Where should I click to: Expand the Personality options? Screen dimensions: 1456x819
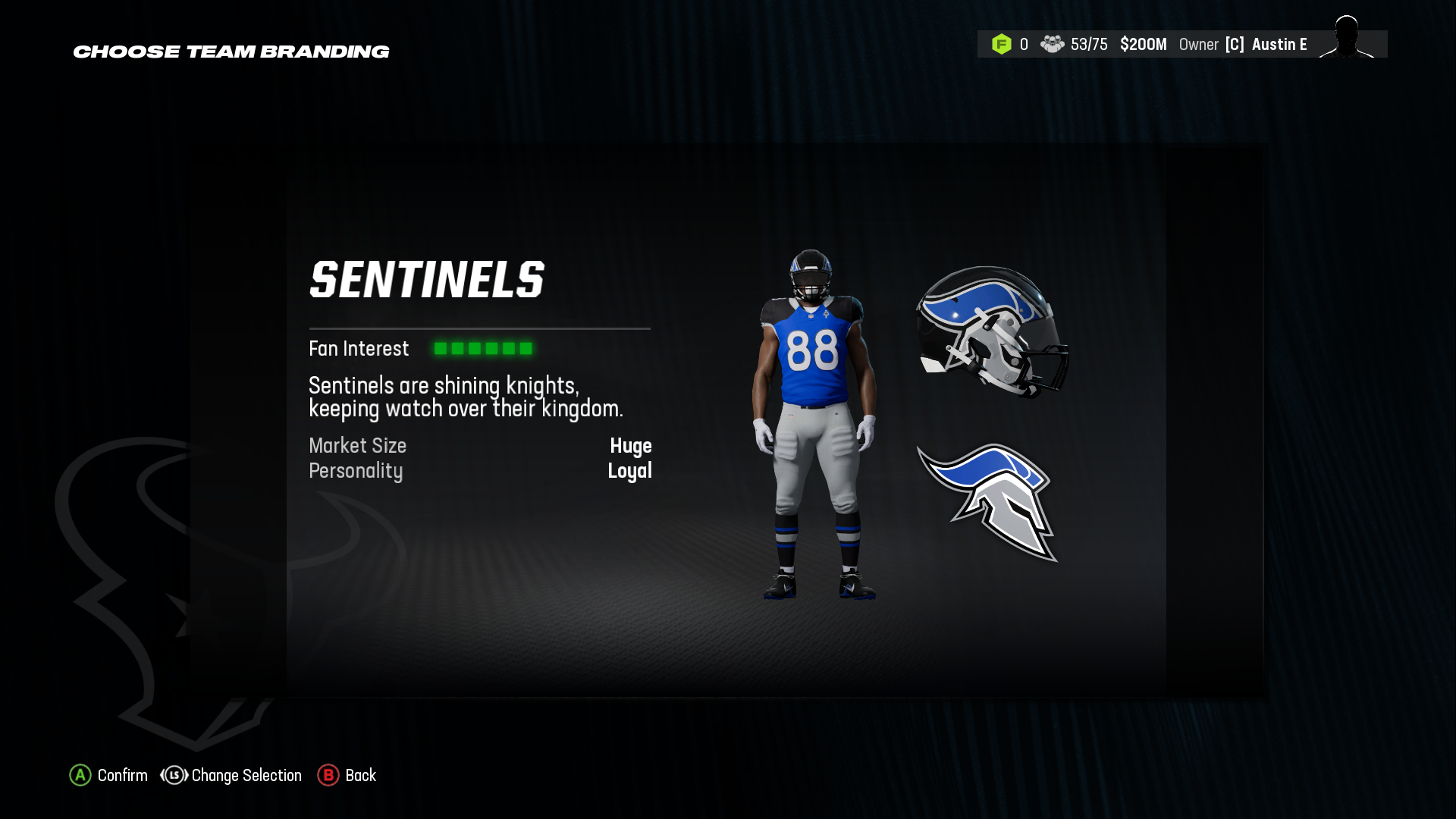(356, 471)
